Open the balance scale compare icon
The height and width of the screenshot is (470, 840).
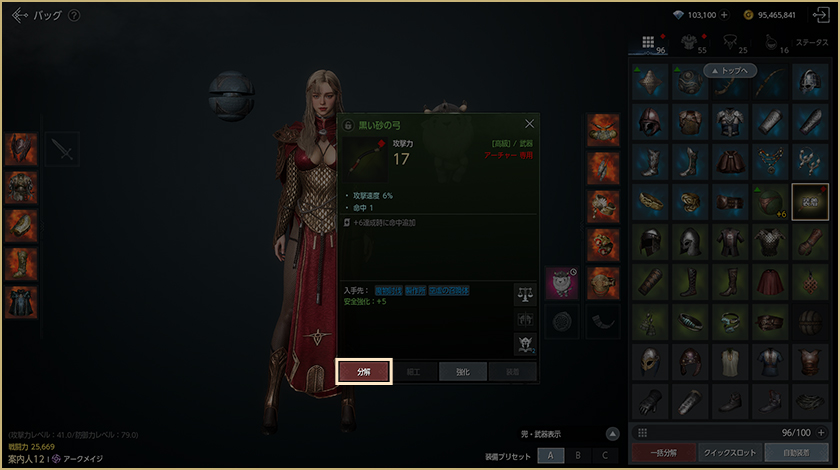pyautogui.click(x=525, y=293)
